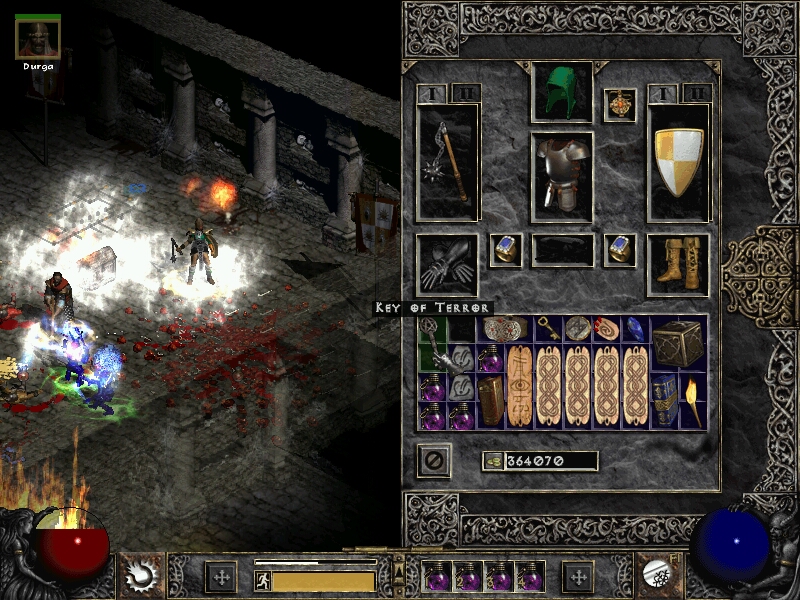Select the gold and white shield

[x=679, y=162]
